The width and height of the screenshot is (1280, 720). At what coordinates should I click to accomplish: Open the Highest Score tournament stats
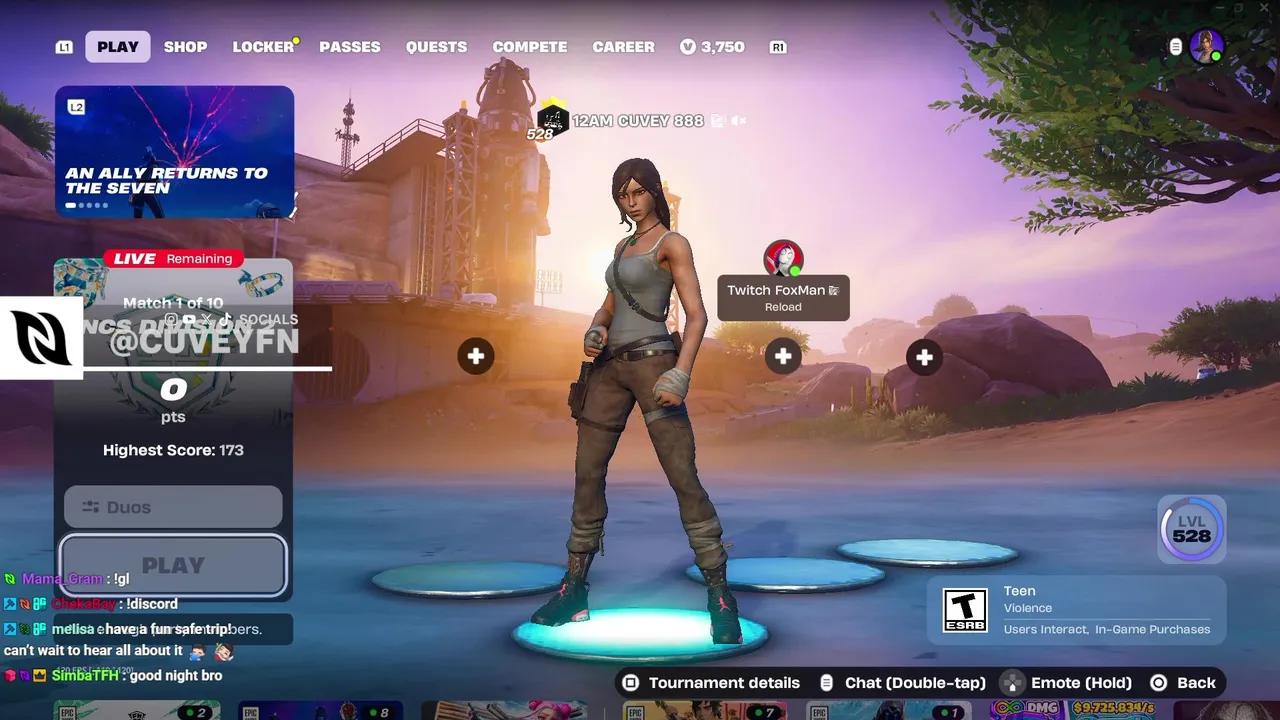point(173,450)
